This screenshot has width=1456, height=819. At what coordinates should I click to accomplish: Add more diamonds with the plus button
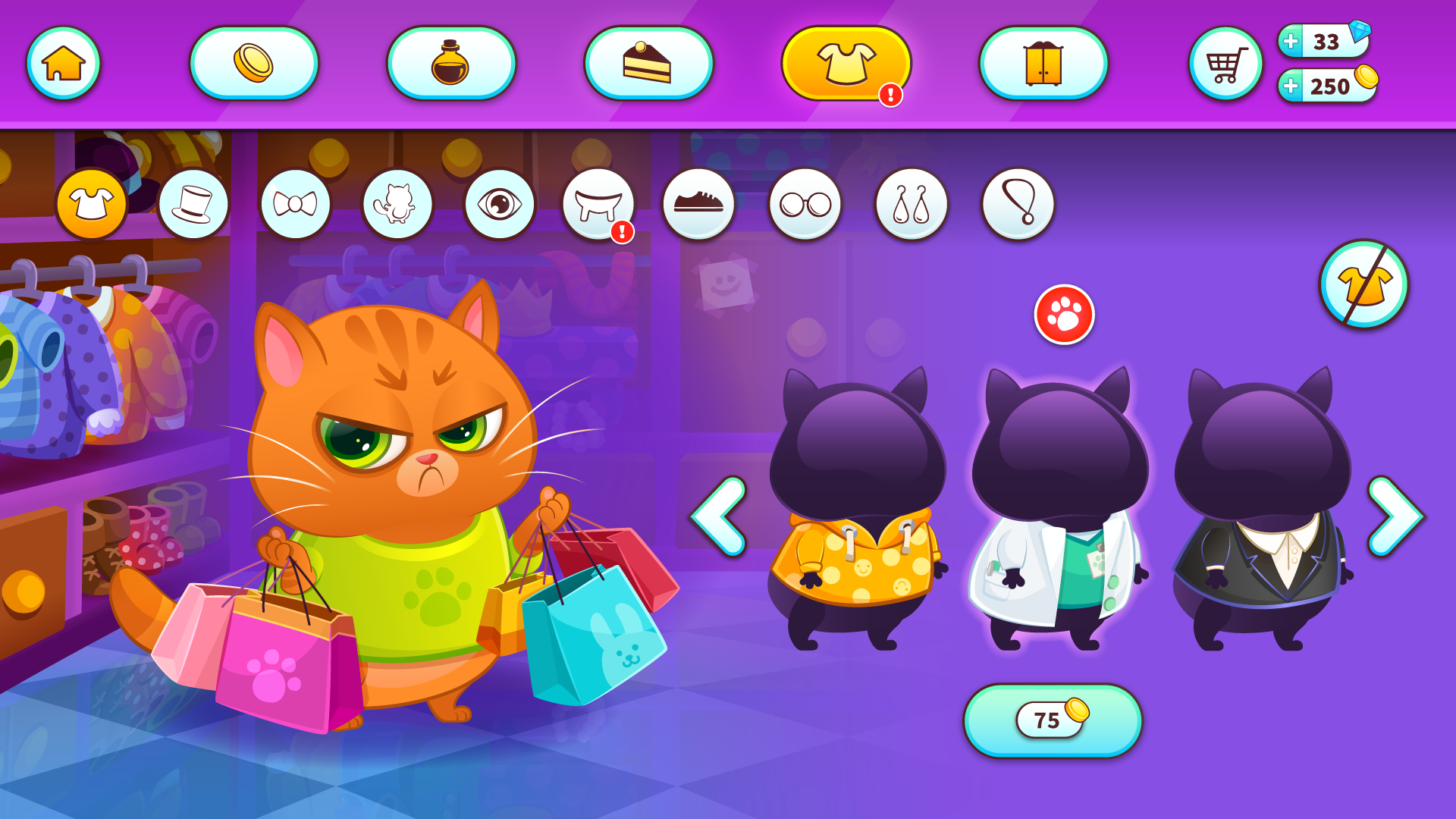coord(1291,43)
